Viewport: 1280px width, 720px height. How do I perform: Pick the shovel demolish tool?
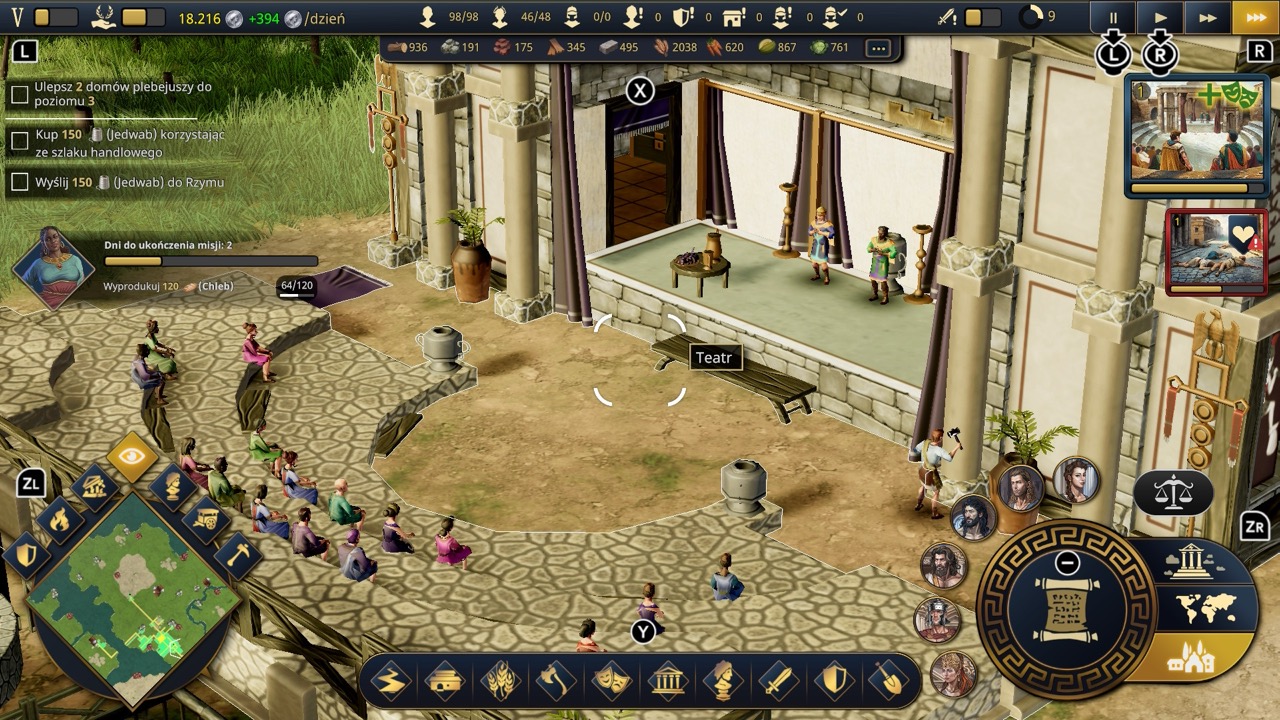[x=887, y=682]
